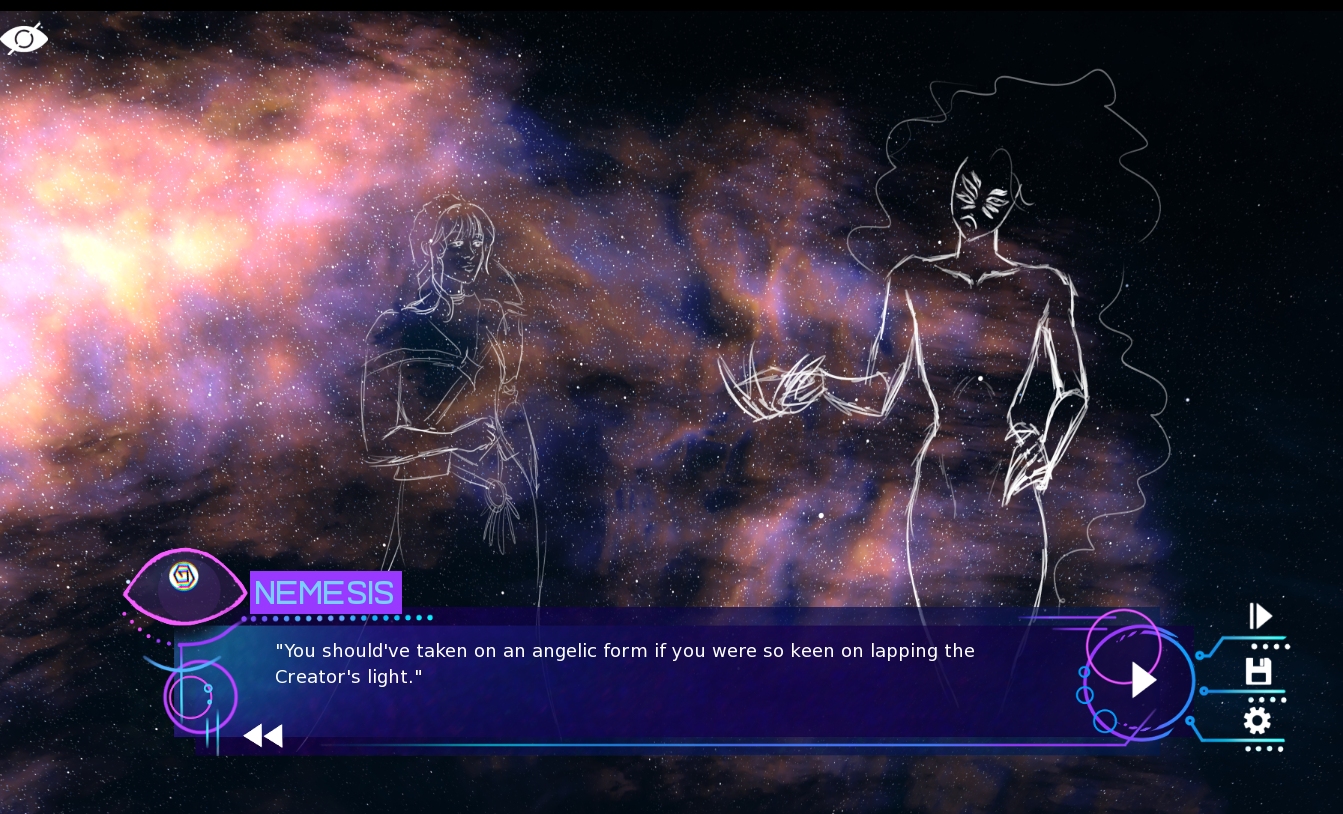Advance dialogue with the play arrow button
Viewport: 1343px width, 814px height.
tap(1143, 680)
